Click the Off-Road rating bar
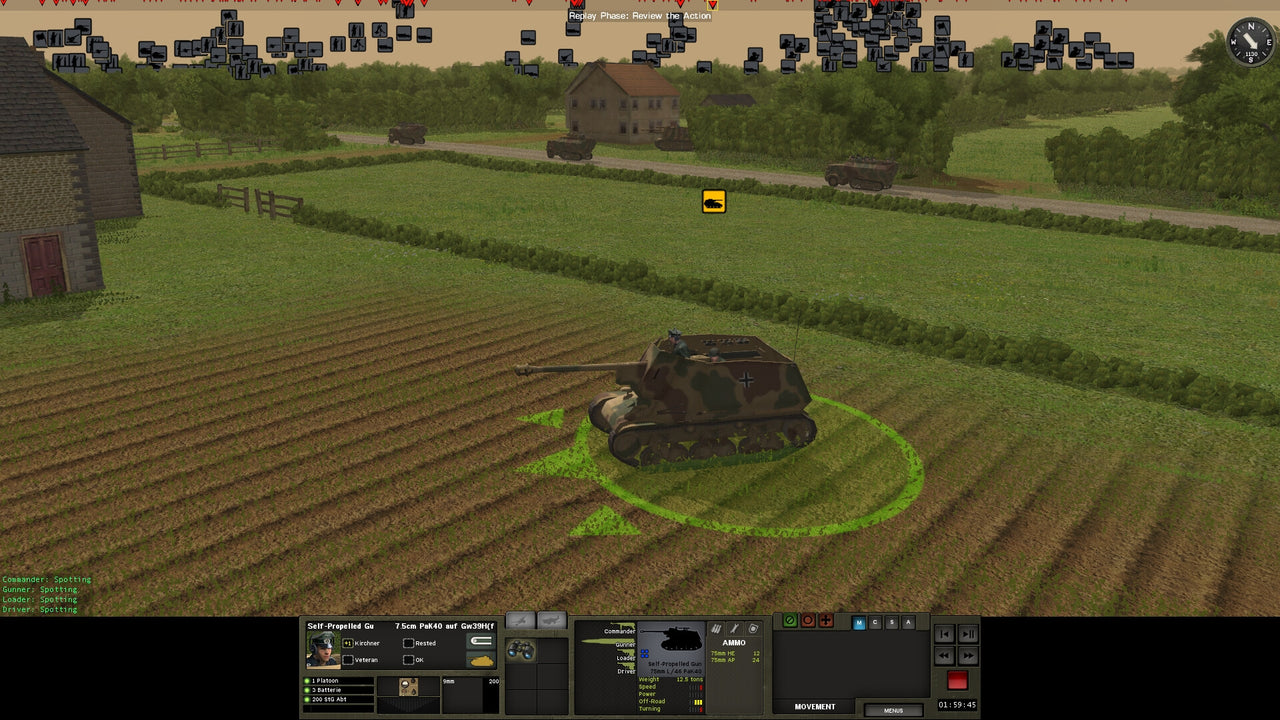 pyautogui.click(x=697, y=702)
